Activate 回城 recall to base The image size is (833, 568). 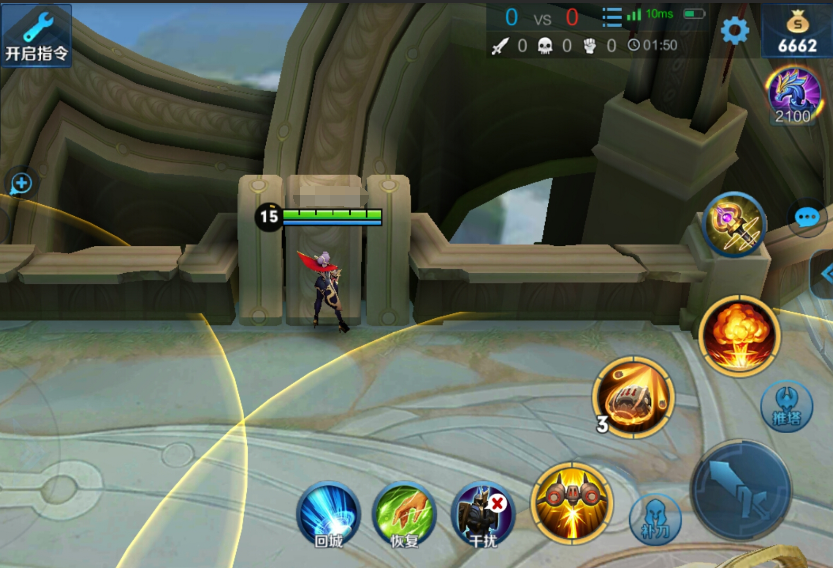(x=328, y=514)
